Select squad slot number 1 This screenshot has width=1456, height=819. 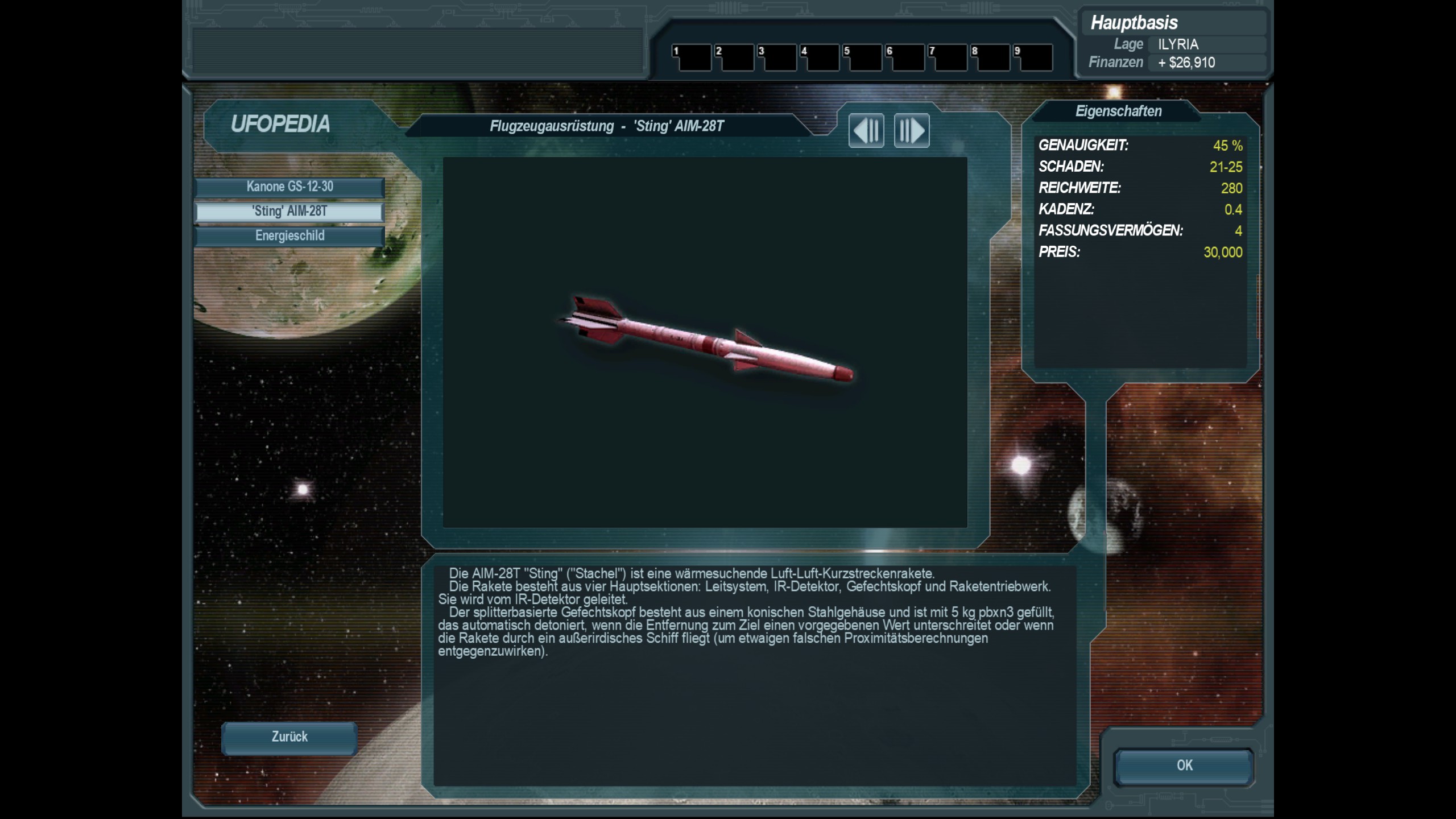692,58
